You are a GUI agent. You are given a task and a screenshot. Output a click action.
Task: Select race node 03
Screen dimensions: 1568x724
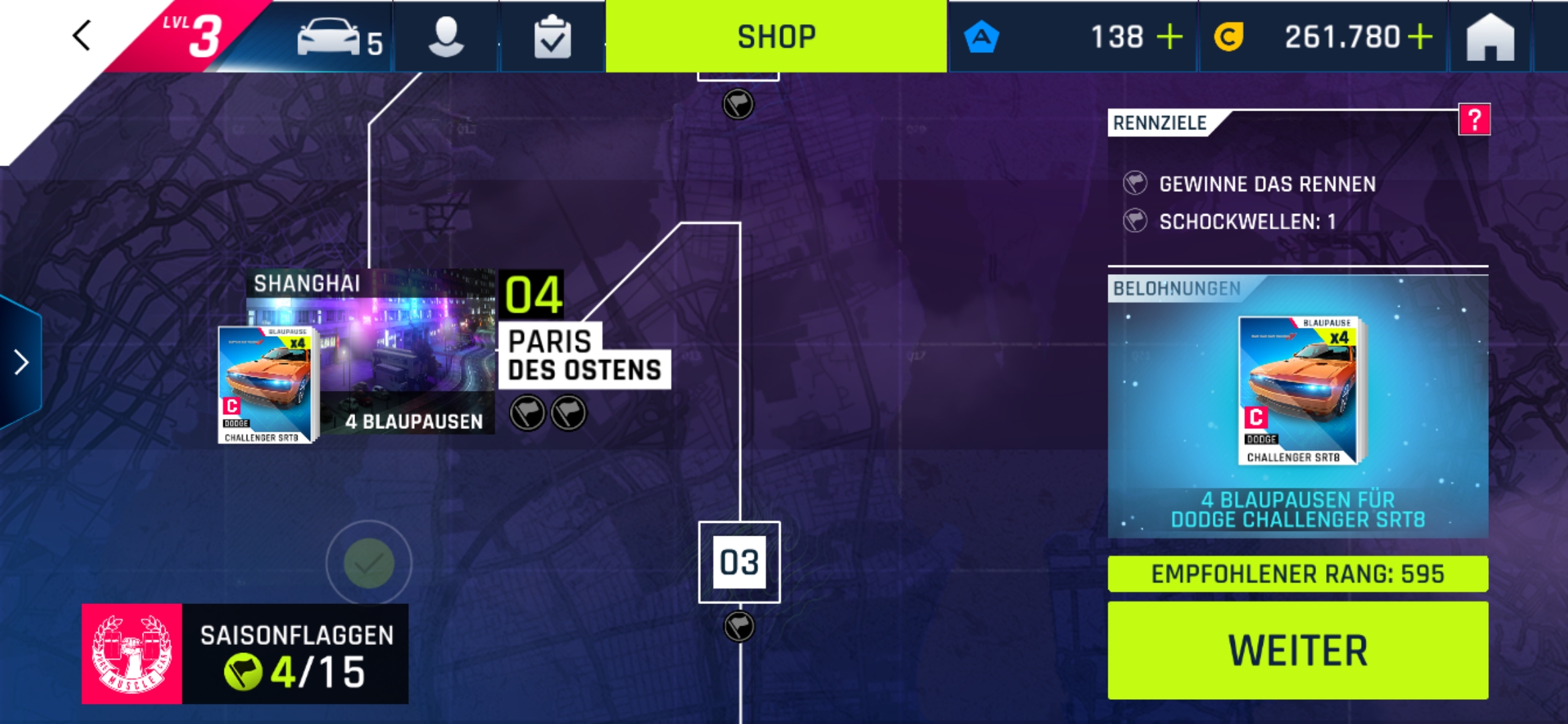tap(739, 562)
